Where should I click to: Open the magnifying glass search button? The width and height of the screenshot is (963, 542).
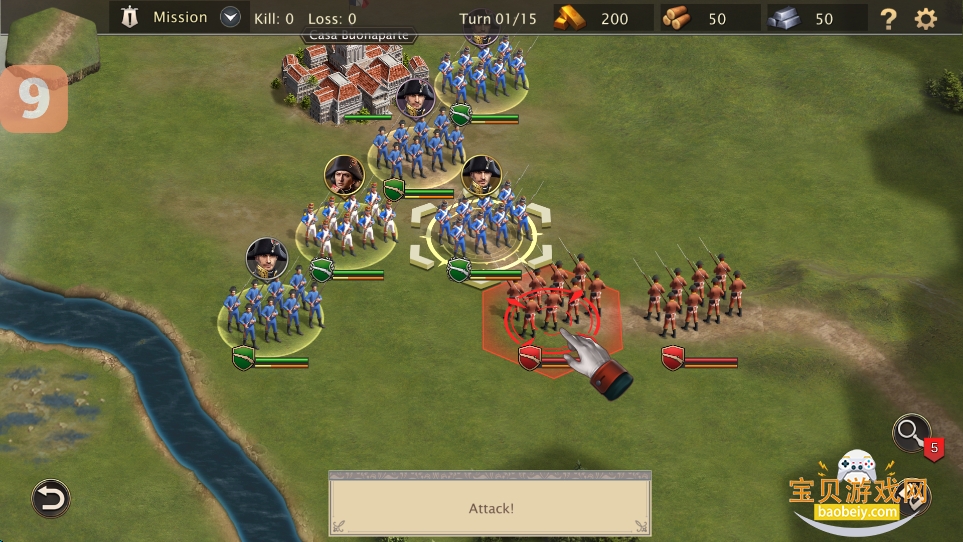coord(910,432)
